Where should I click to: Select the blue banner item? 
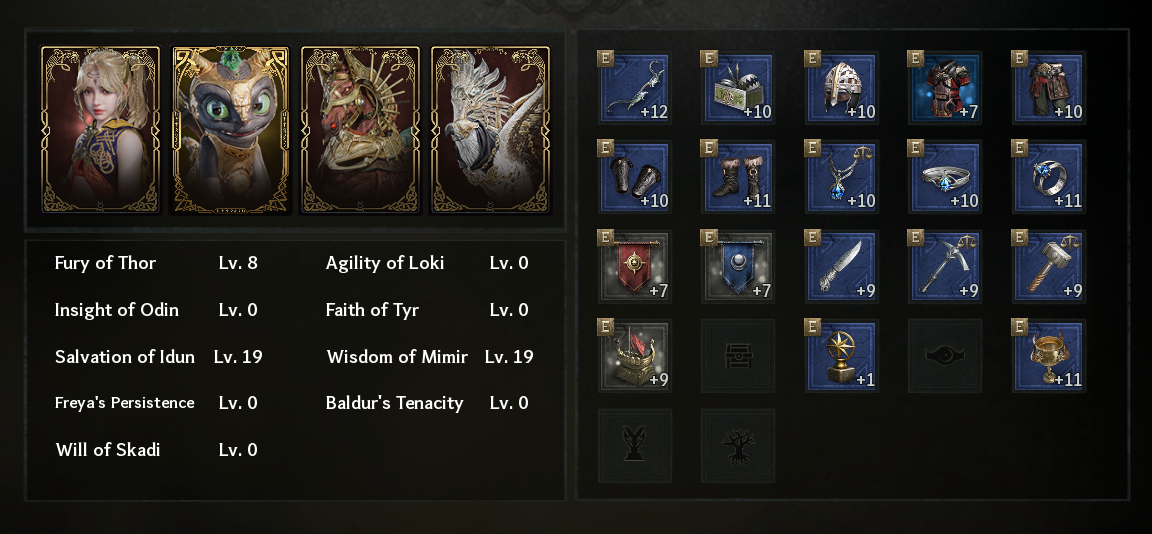[x=739, y=268]
